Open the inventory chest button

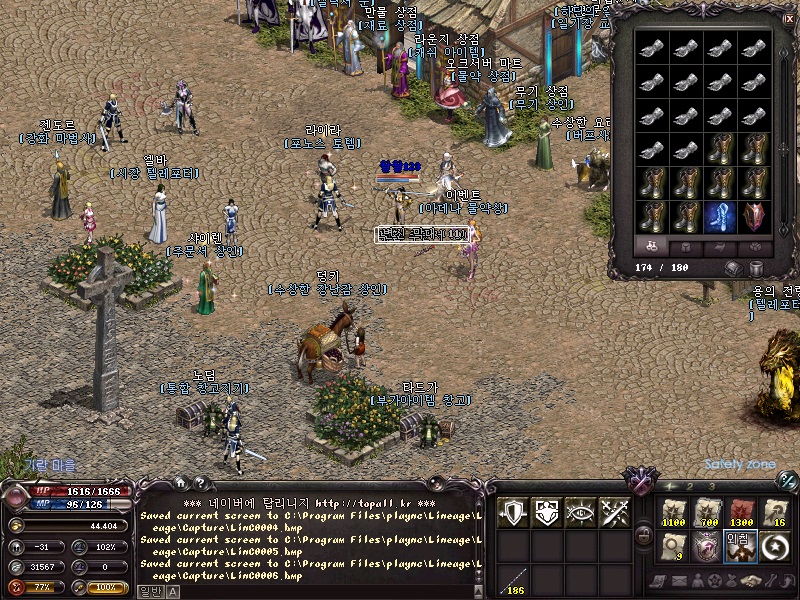click(734, 268)
